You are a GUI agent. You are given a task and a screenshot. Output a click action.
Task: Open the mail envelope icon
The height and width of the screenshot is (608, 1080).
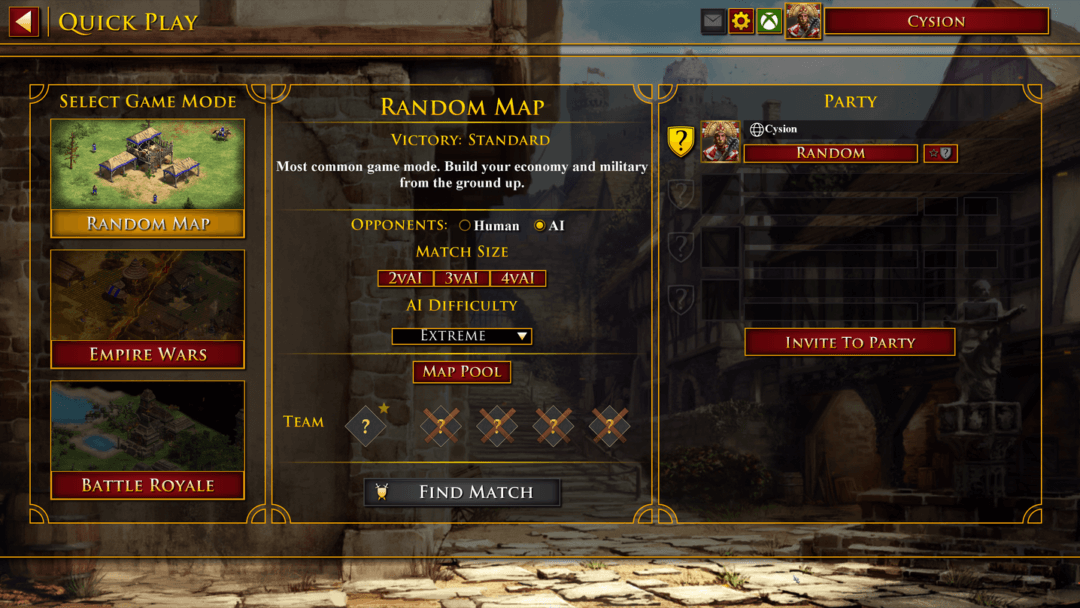tap(713, 21)
